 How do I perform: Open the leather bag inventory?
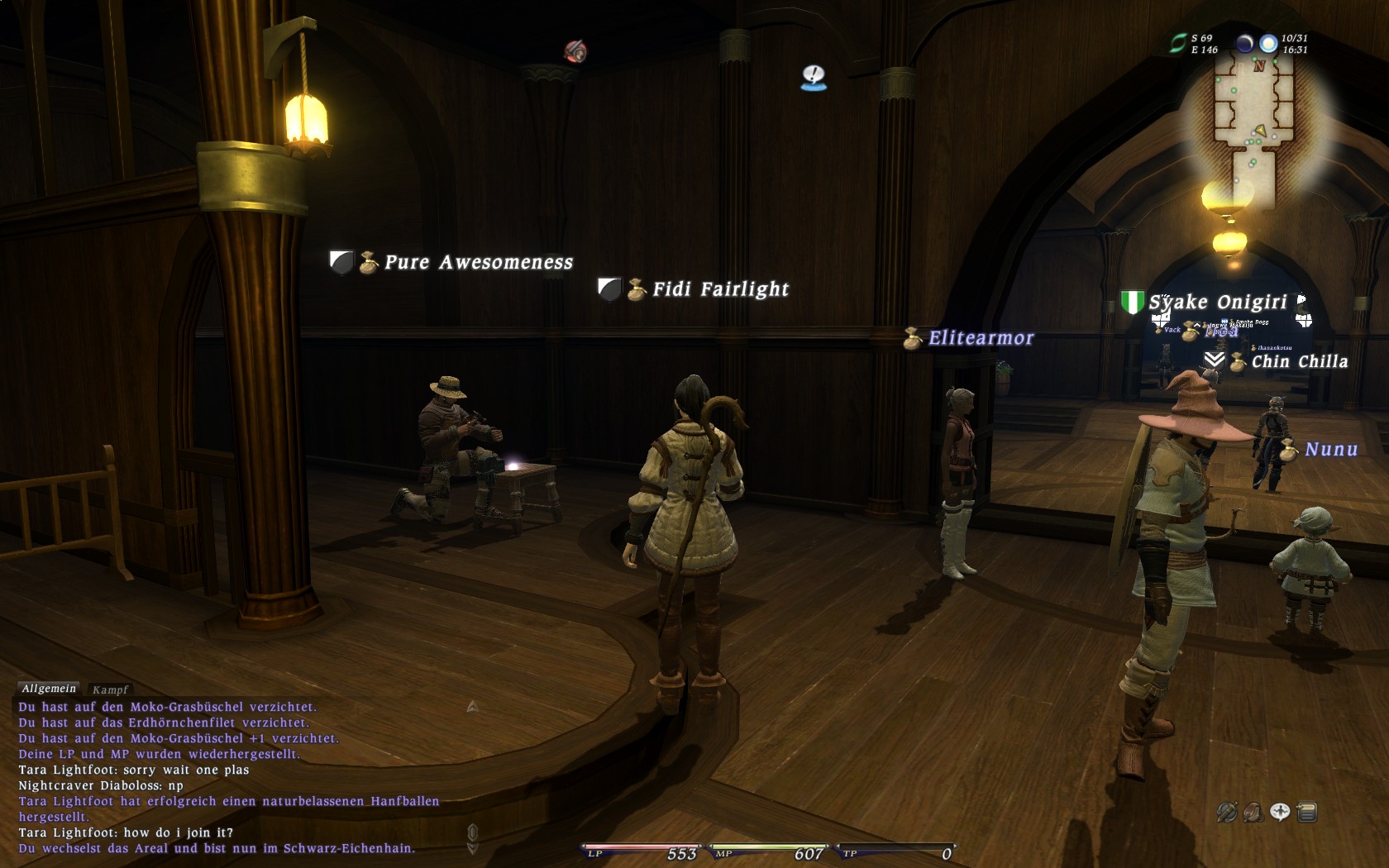point(1253,813)
